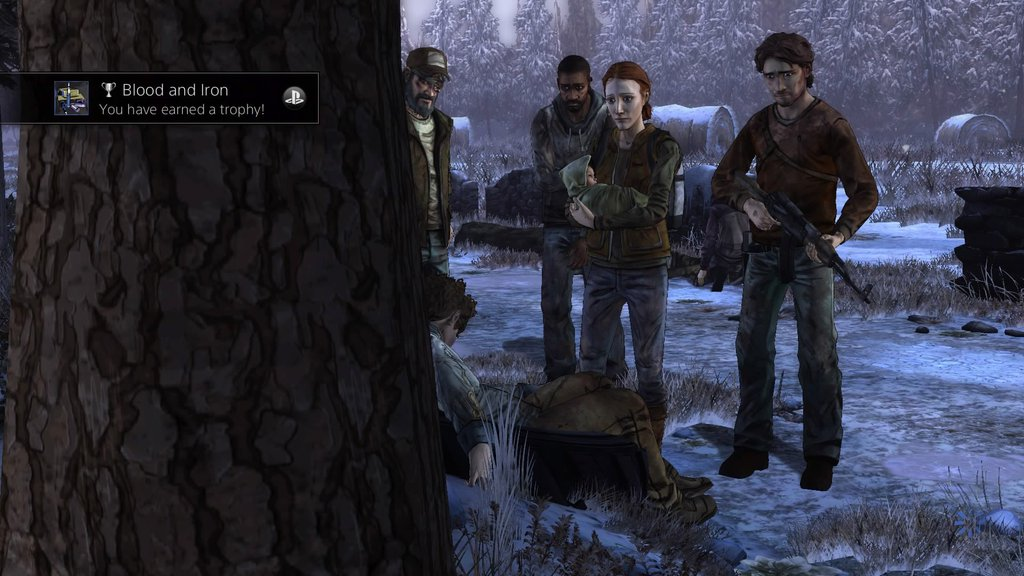
Task: Click the Blood and Iron trophy thumbnail
Action: click(x=71, y=98)
